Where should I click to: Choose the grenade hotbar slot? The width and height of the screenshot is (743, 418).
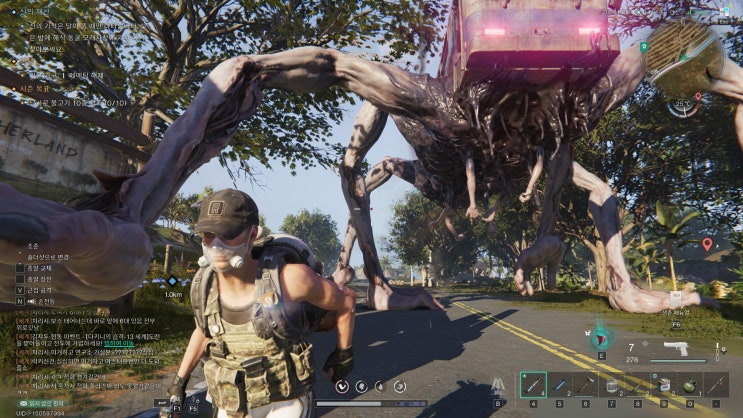pyautogui.click(x=689, y=384)
